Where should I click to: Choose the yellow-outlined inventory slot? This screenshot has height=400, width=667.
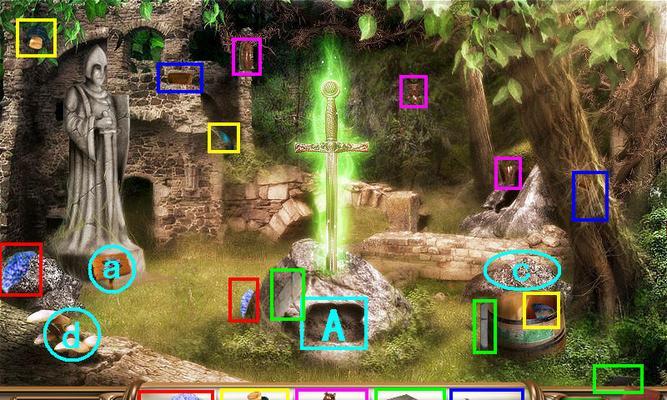tap(255, 395)
